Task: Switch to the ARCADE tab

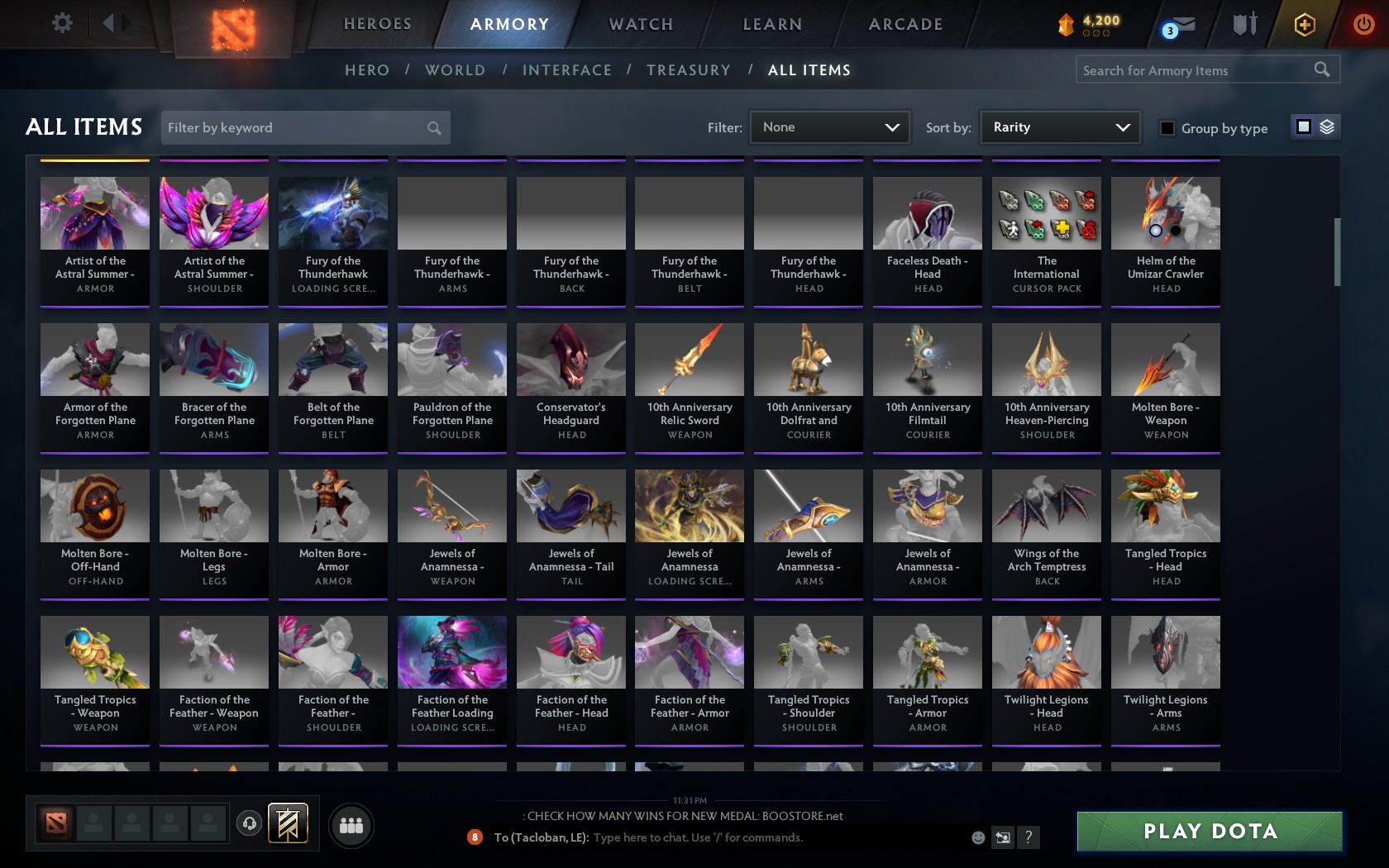Action: (x=905, y=24)
